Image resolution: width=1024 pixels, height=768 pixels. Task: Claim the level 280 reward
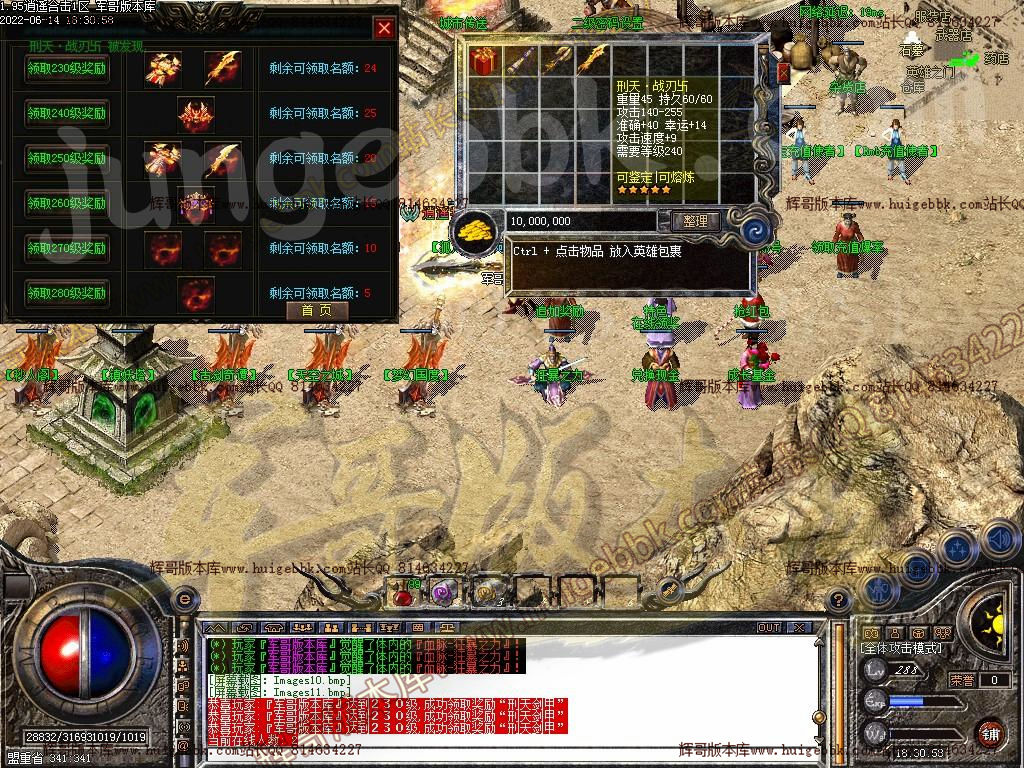click(67, 294)
